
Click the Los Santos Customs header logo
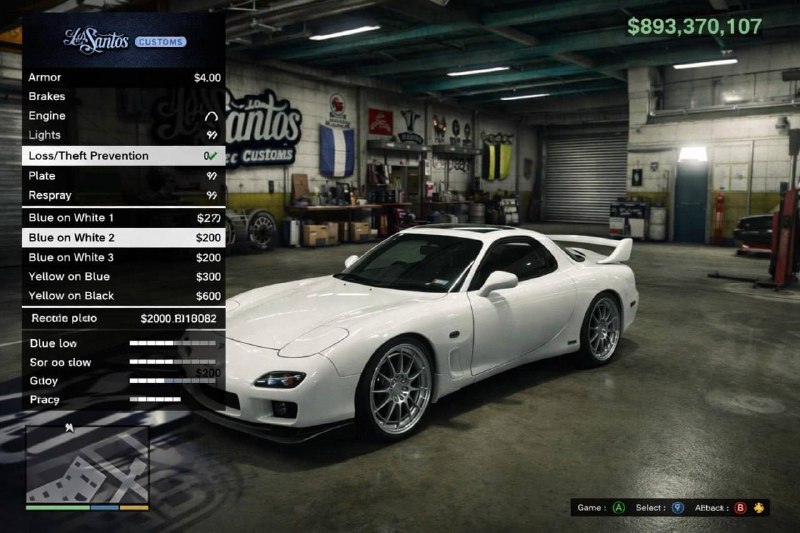124,40
